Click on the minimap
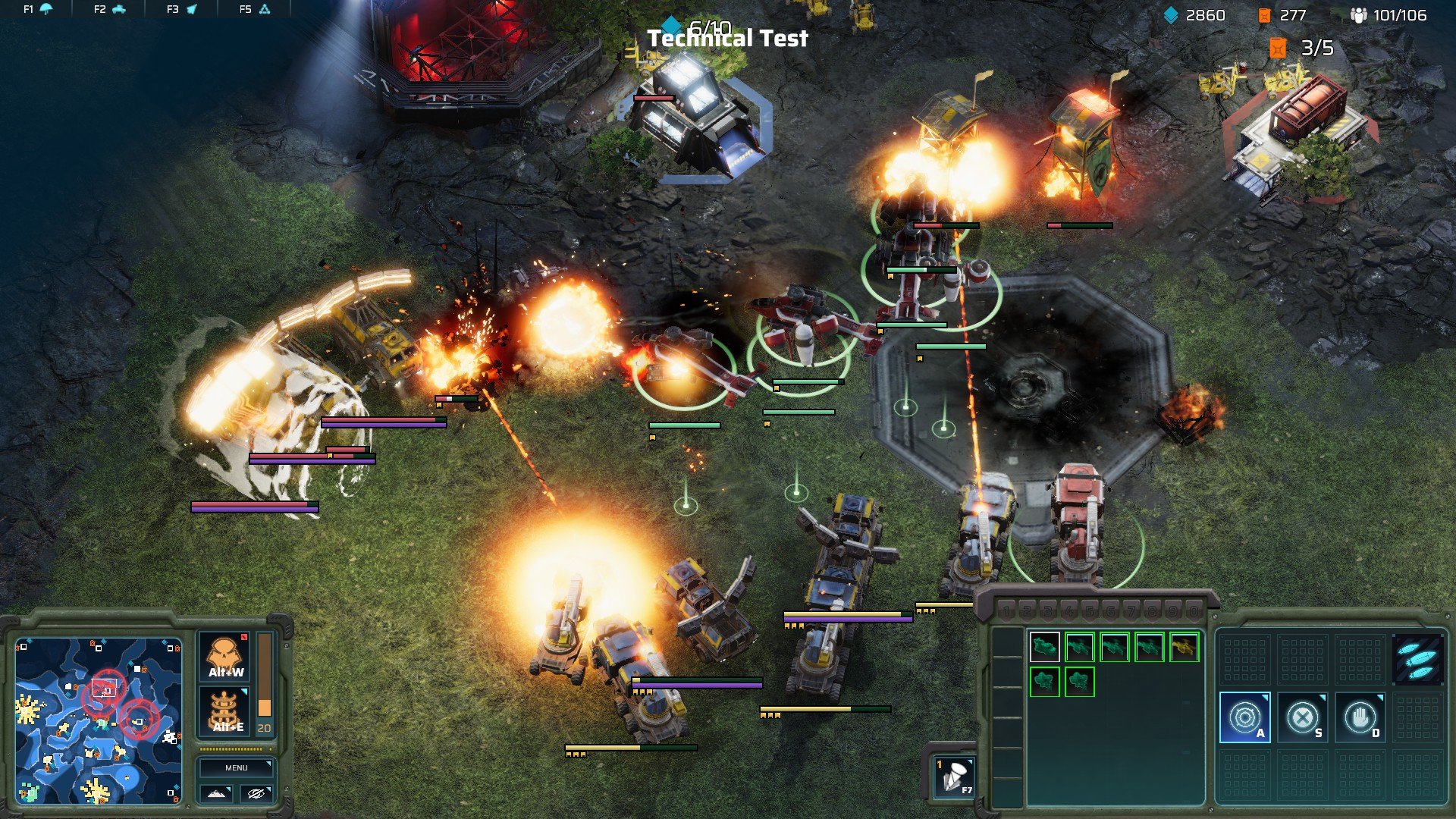The height and width of the screenshot is (819, 1456). point(99,720)
